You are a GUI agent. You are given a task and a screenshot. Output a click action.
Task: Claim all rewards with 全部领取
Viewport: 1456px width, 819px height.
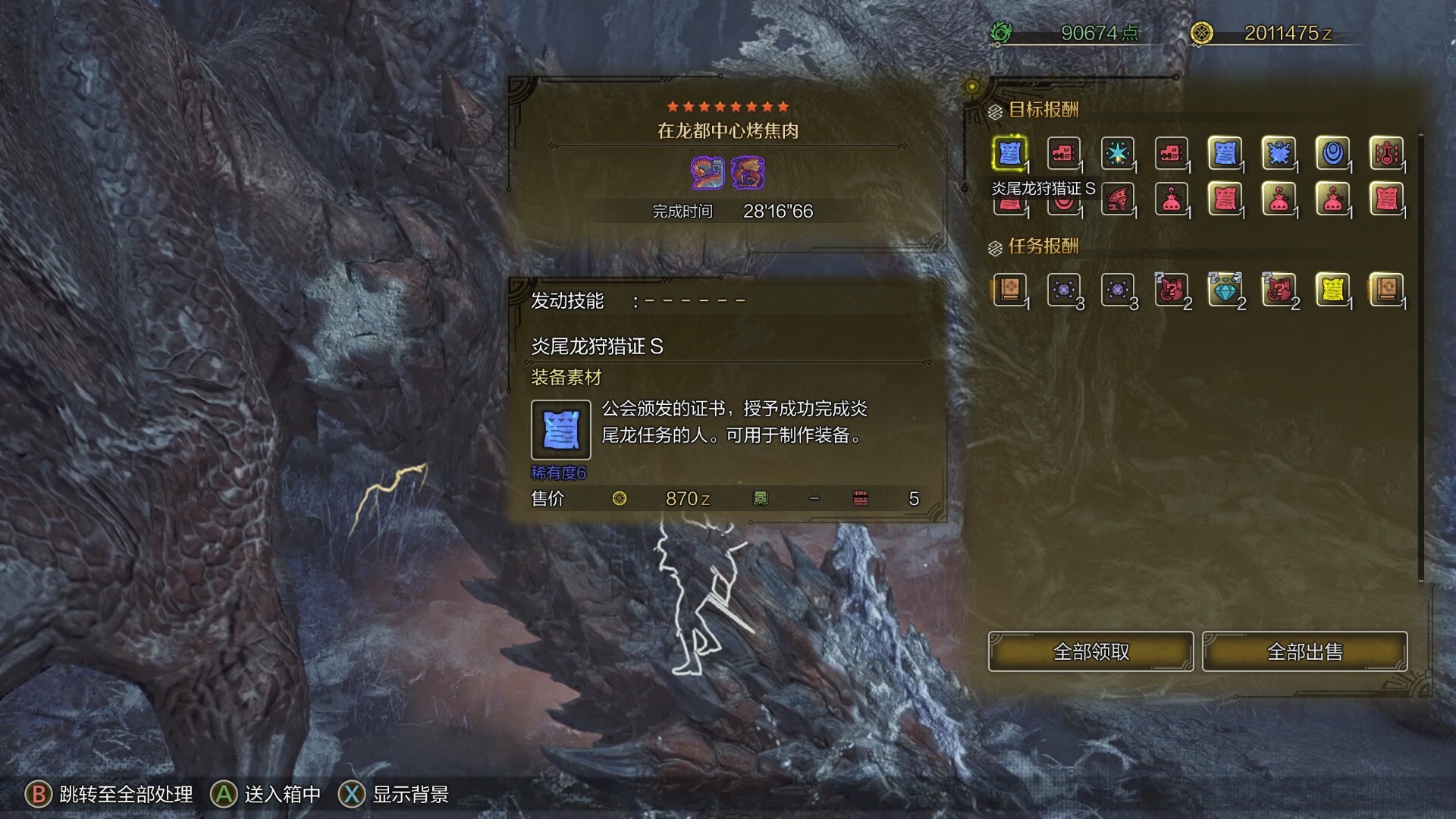point(1090,651)
